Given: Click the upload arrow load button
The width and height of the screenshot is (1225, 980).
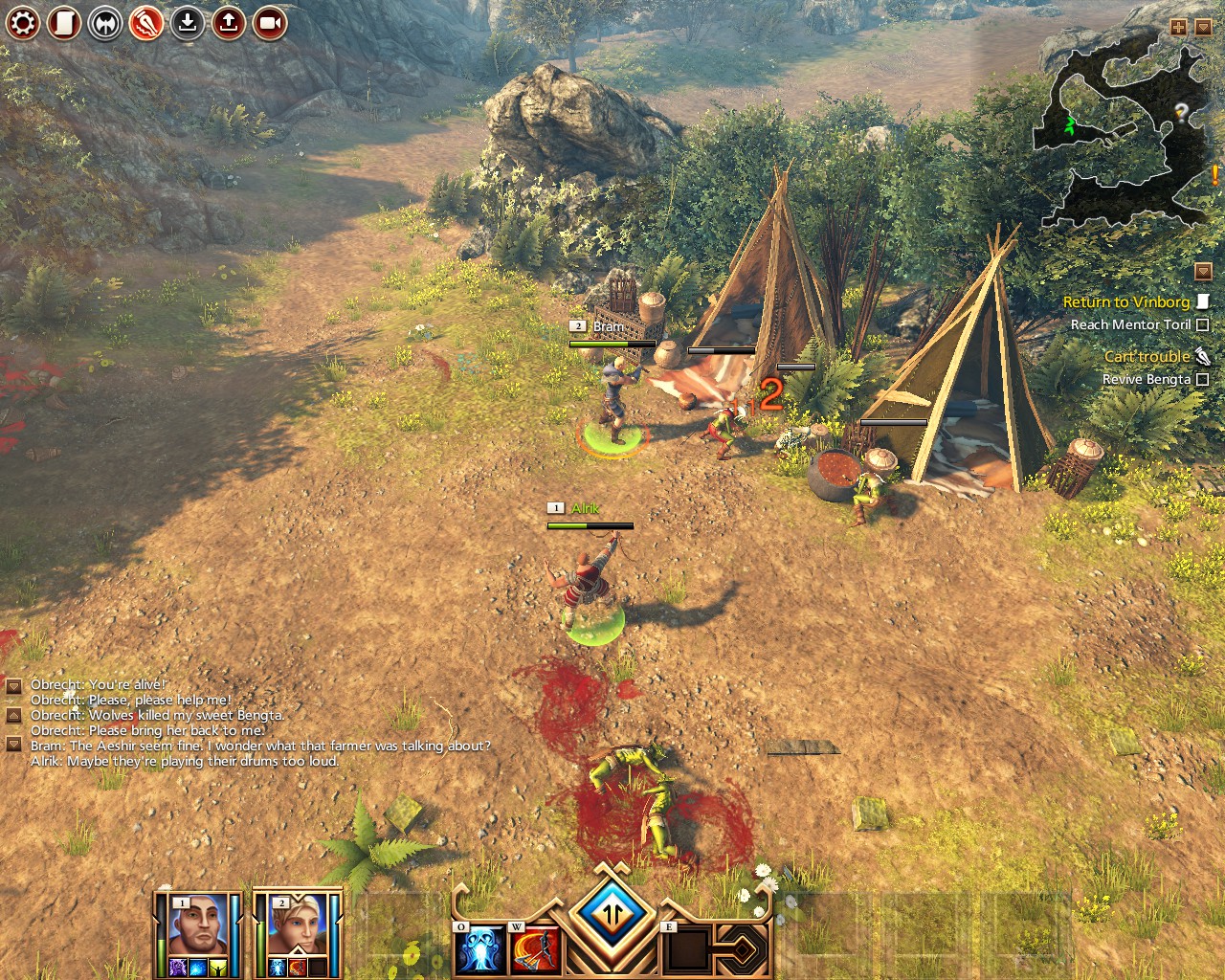Looking at the screenshot, I should [229, 22].
